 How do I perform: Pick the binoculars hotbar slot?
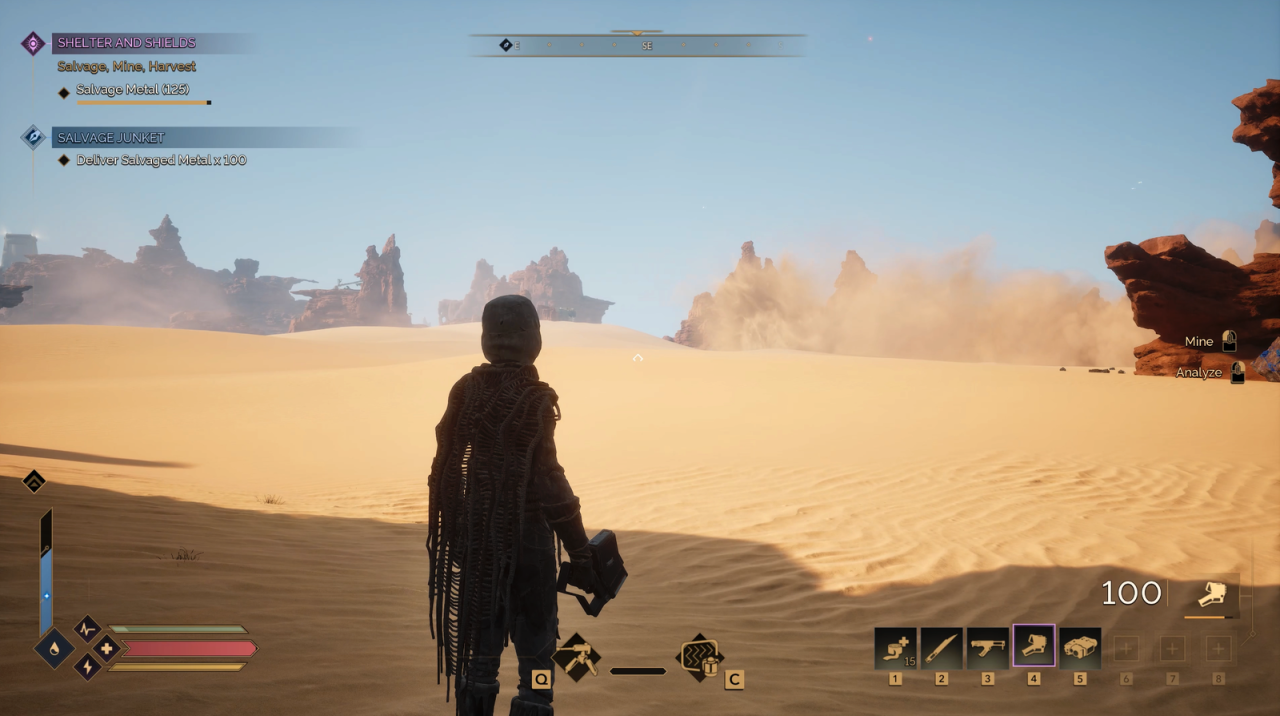tap(1080, 648)
